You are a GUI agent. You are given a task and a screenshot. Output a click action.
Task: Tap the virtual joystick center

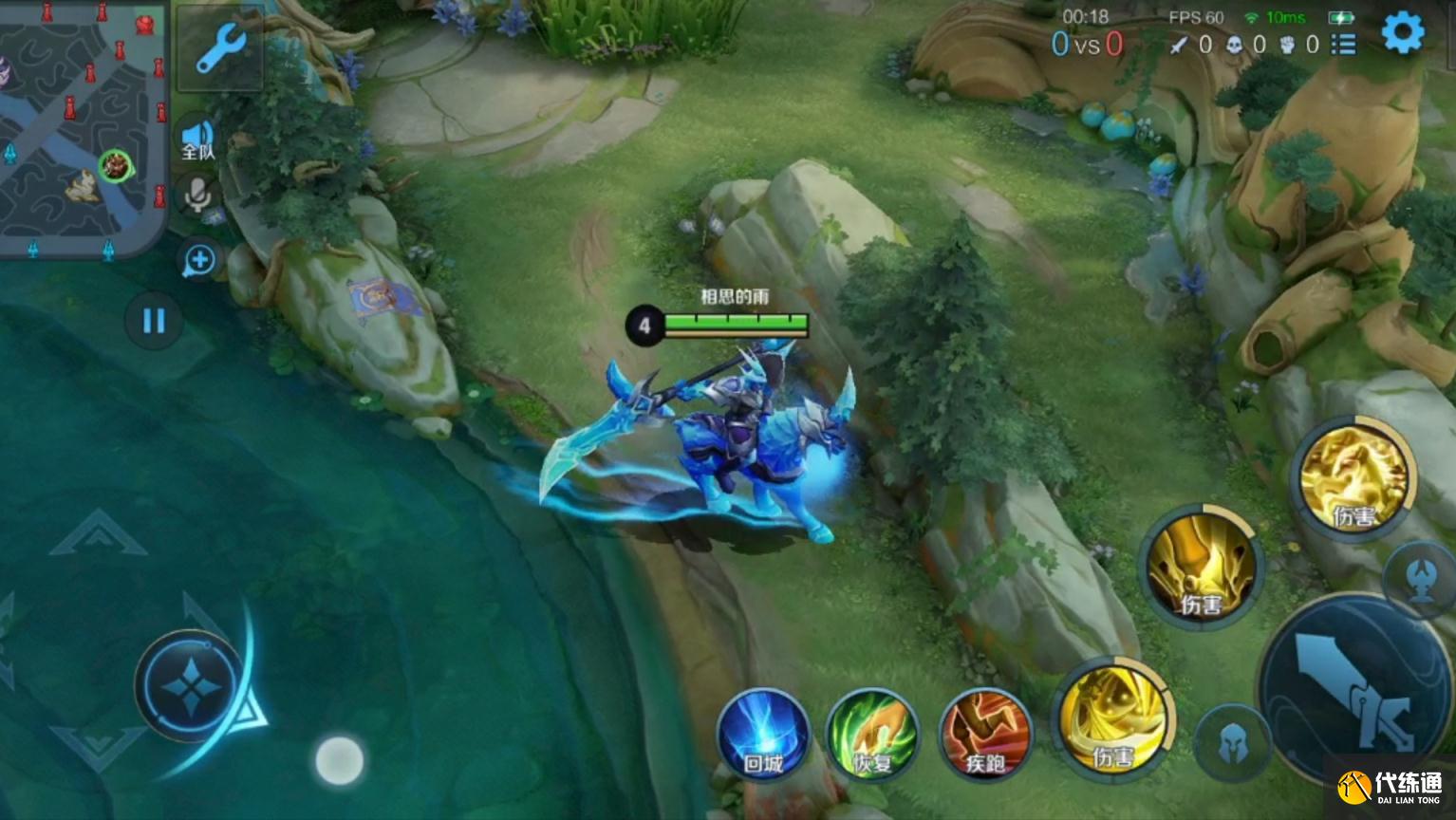pyautogui.click(x=191, y=685)
